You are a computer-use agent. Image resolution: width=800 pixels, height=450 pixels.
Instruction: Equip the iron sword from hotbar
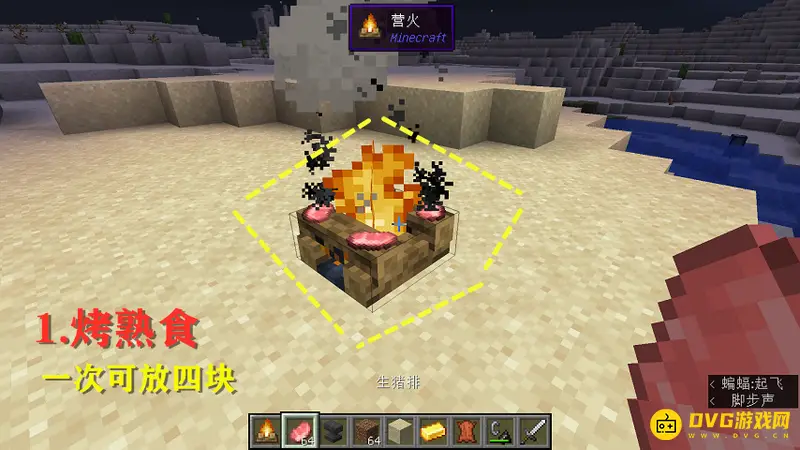[x=531, y=431]
